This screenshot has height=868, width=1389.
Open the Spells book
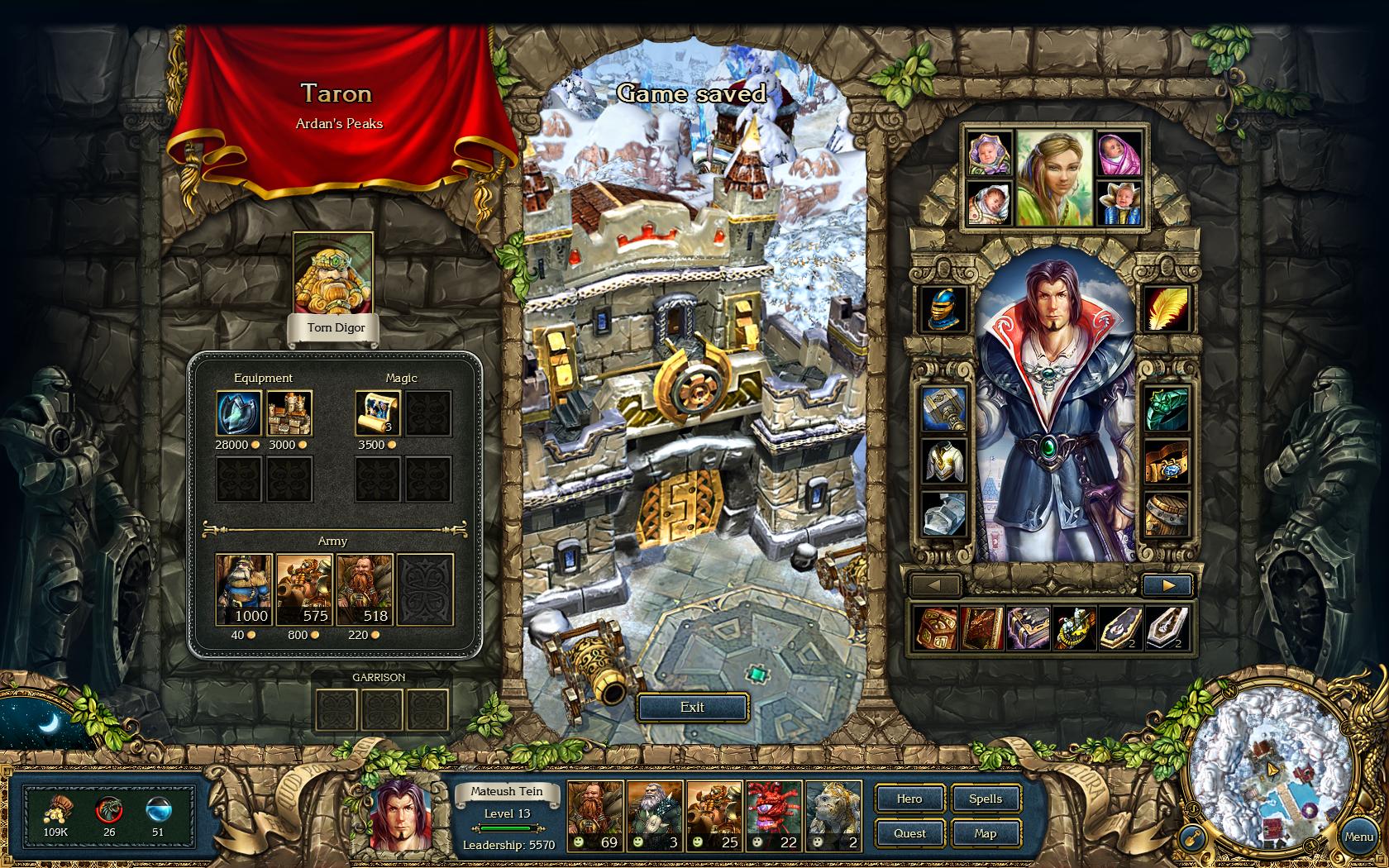(986, 799)
